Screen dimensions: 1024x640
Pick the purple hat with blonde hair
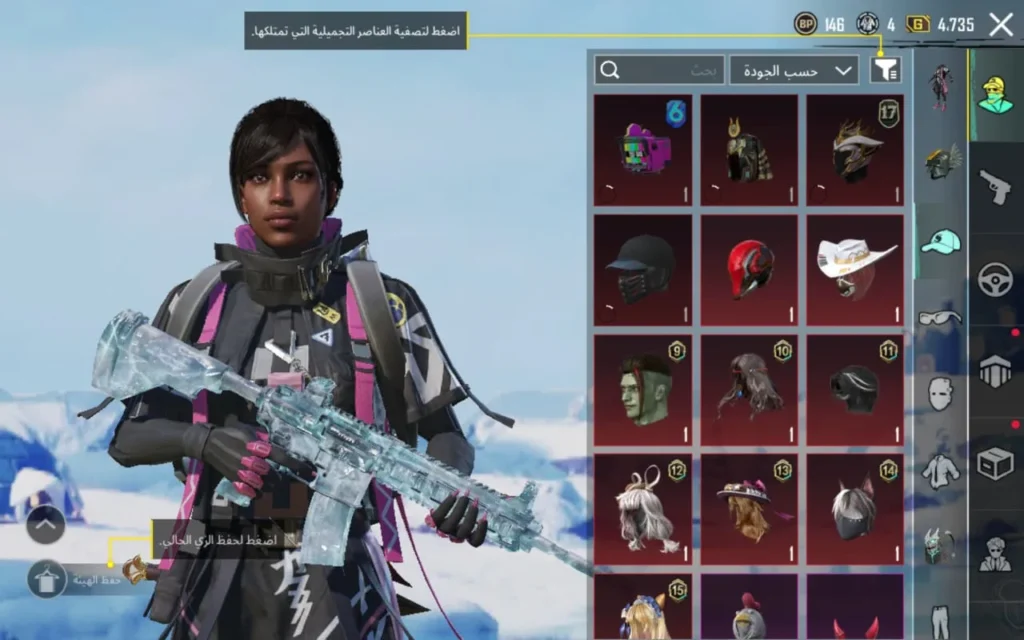[x=748, y=509]
